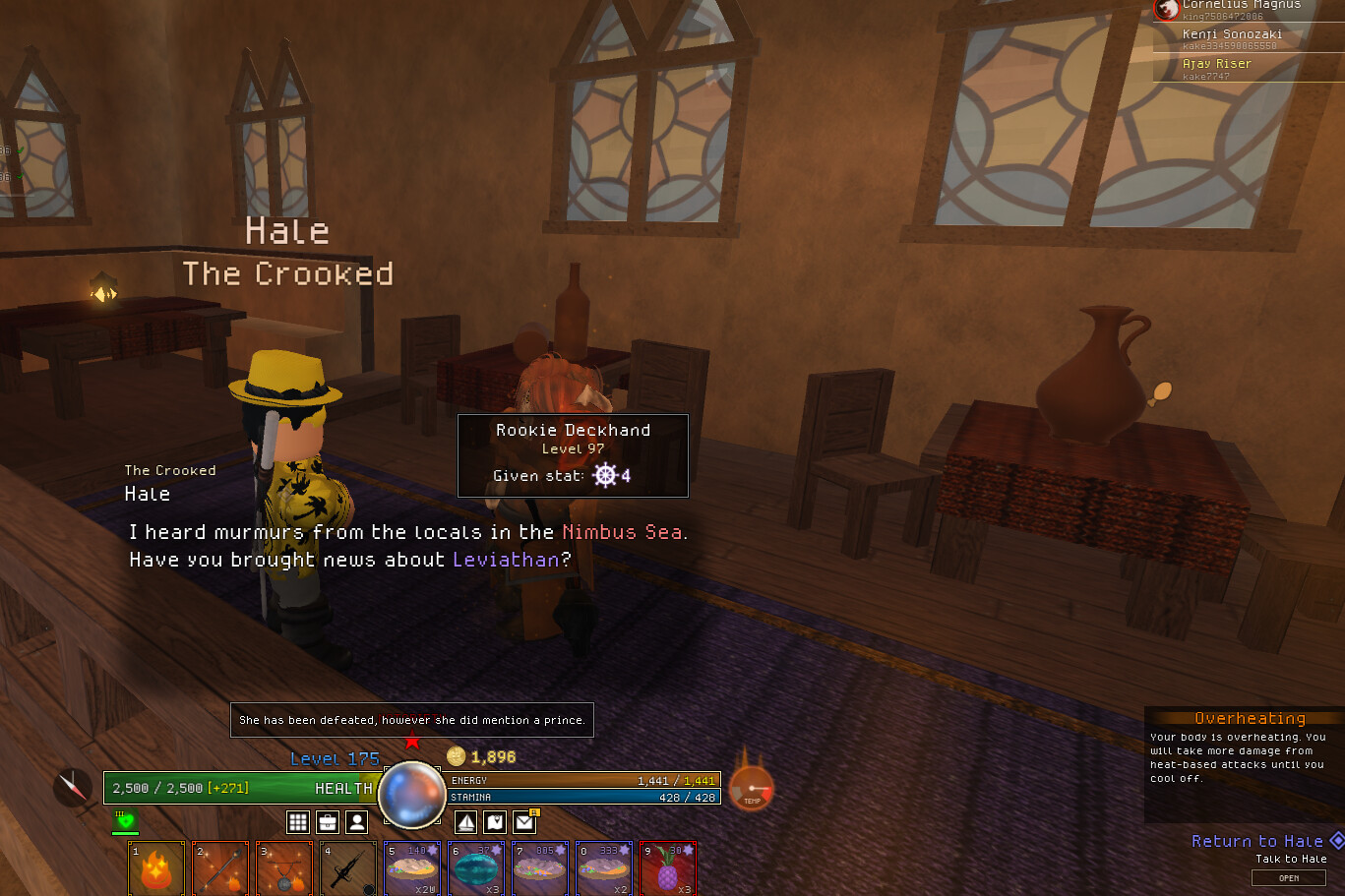Viewport: 1345px width, 896px height.
Task: Open the sailboat ship menu icon
Action: point(466,821)
